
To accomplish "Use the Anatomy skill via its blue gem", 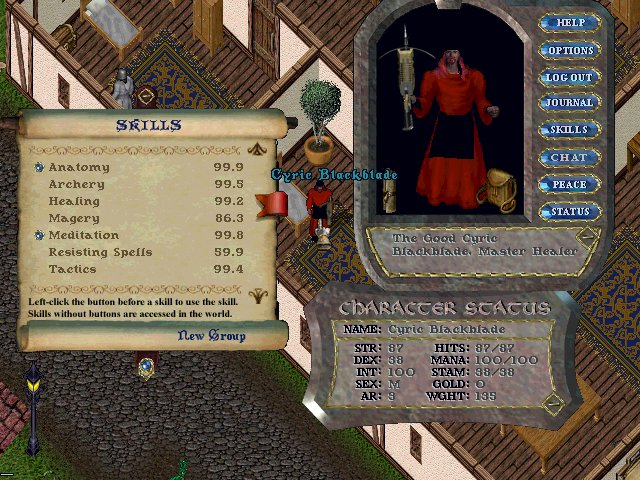I will 40,168.
